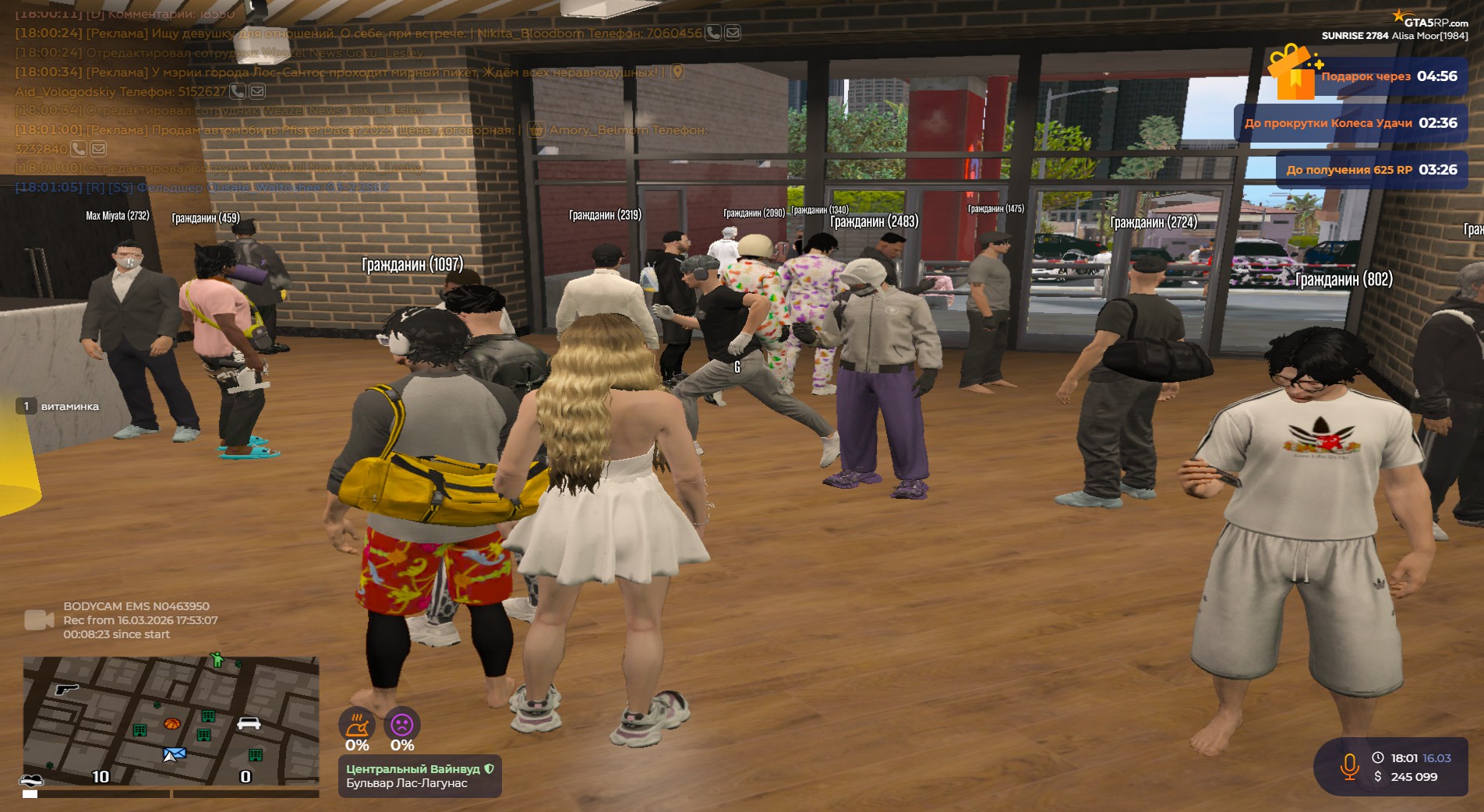This screenshot has height=812, width=1484.
Task: Call Nikita_Bloodborn using the phone icon
Action: [712, 33]
